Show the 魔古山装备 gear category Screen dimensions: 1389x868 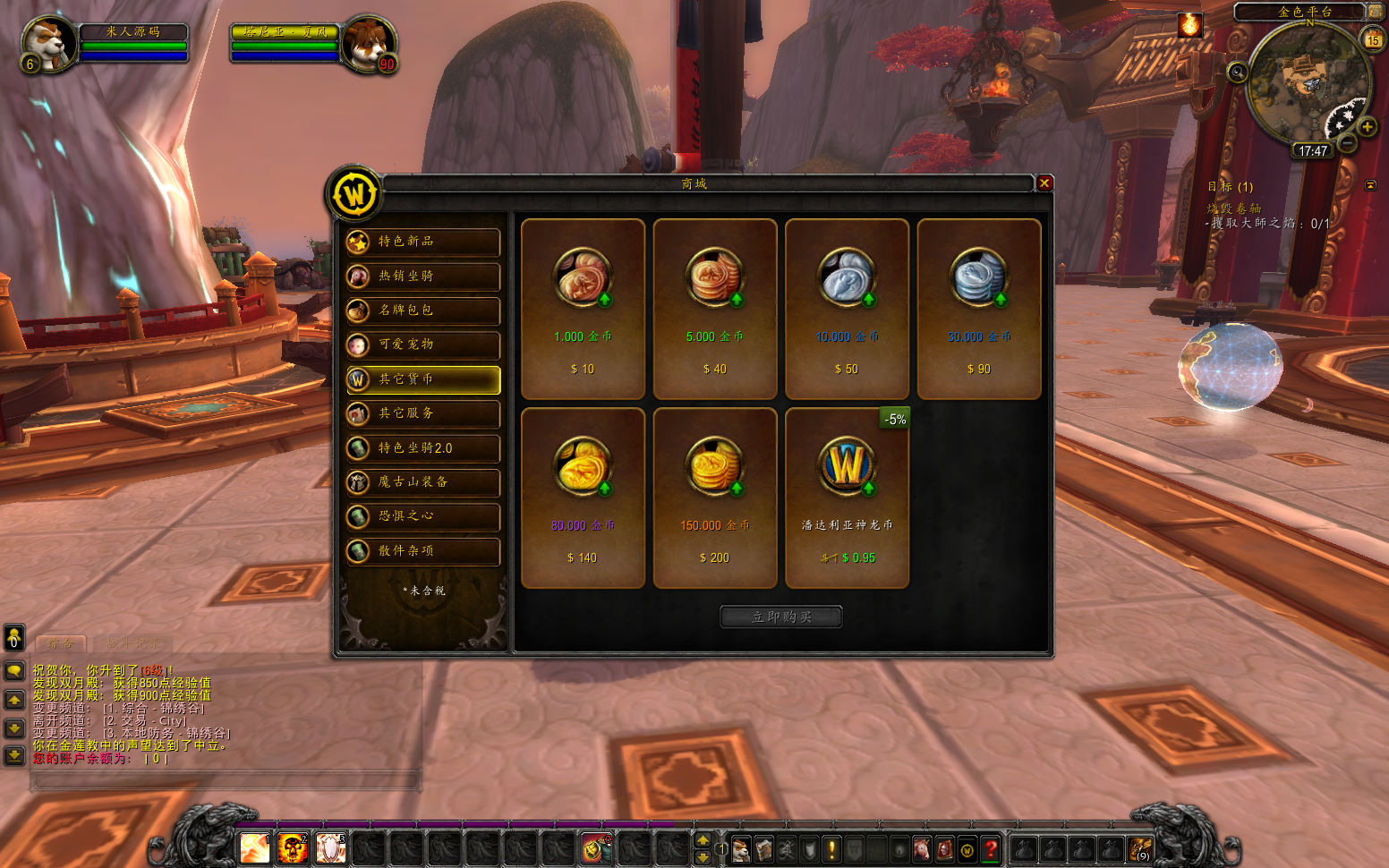(x=423, y=482)
